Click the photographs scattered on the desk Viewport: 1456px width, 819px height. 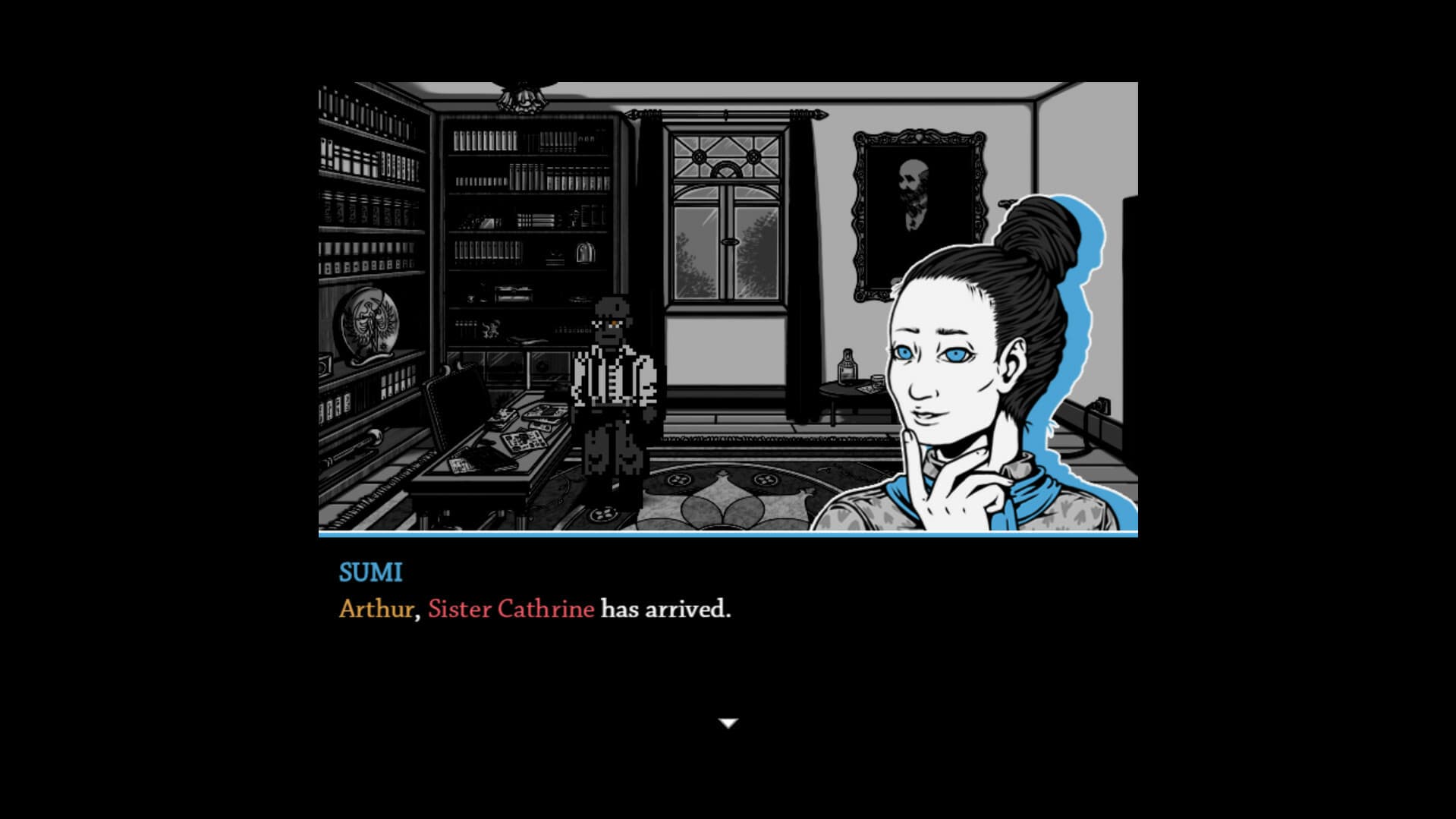click(x=524, y=440)
